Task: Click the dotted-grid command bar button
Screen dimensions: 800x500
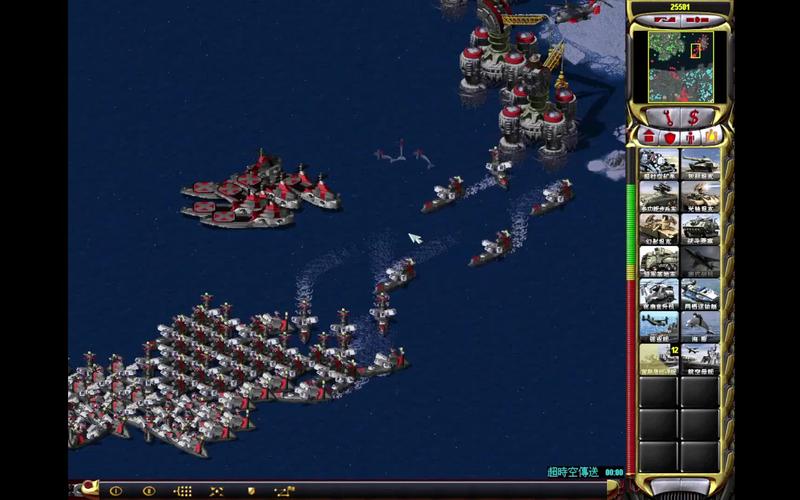Action: [183, 491]
